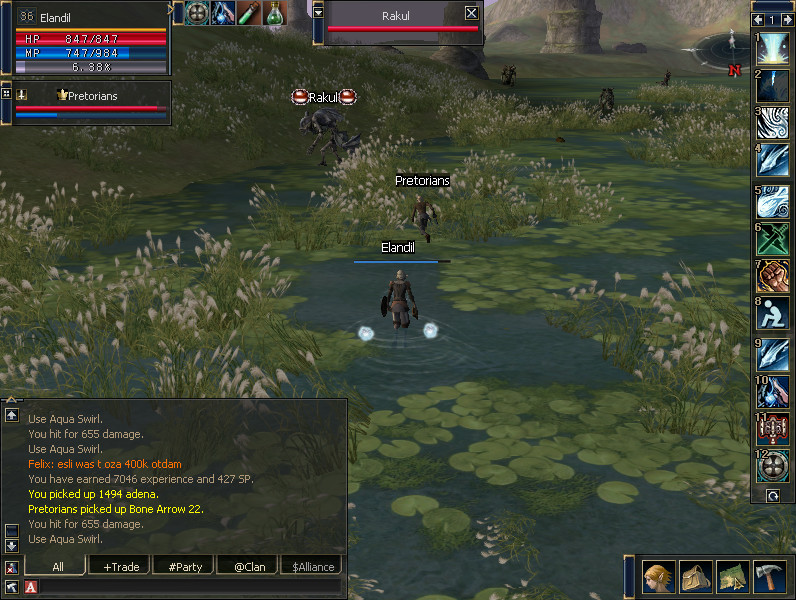Activate the round shield icon in slot 12
796x600 pixels.
coord(773,466)
